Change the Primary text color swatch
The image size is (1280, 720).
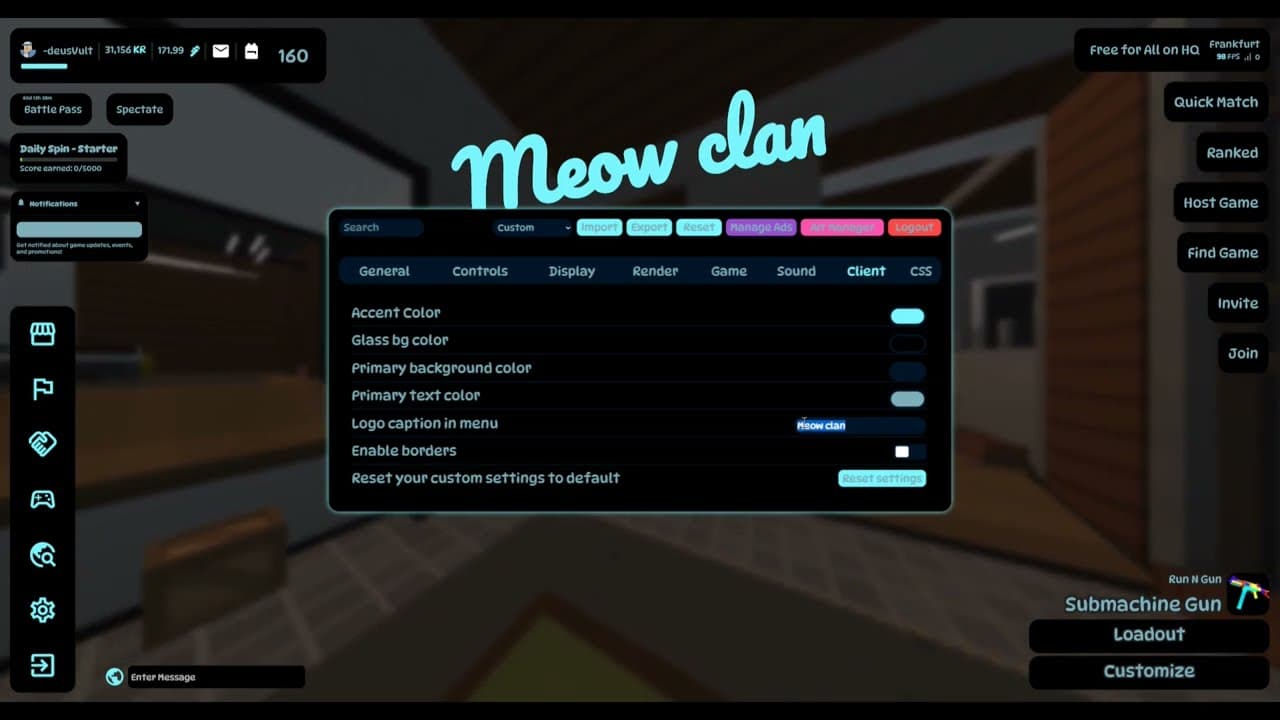[907, 399]
